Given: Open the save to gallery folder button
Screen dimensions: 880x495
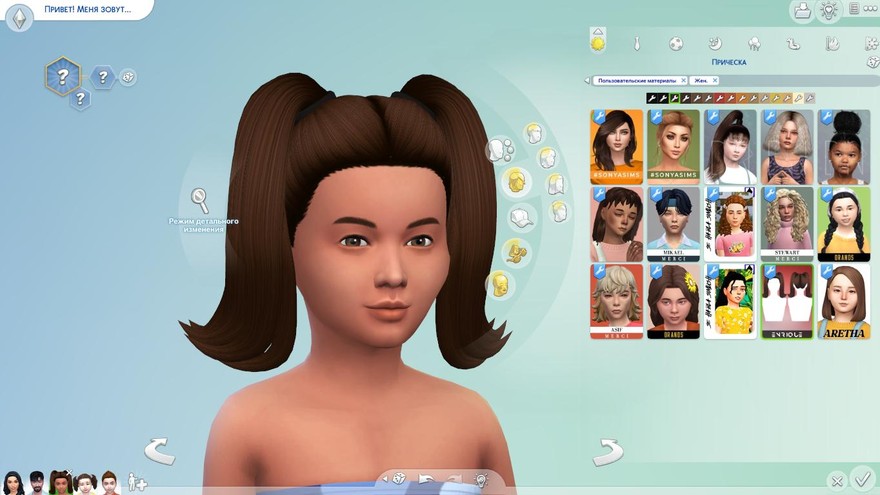Looking at the screenshot, I should point(801,11).
